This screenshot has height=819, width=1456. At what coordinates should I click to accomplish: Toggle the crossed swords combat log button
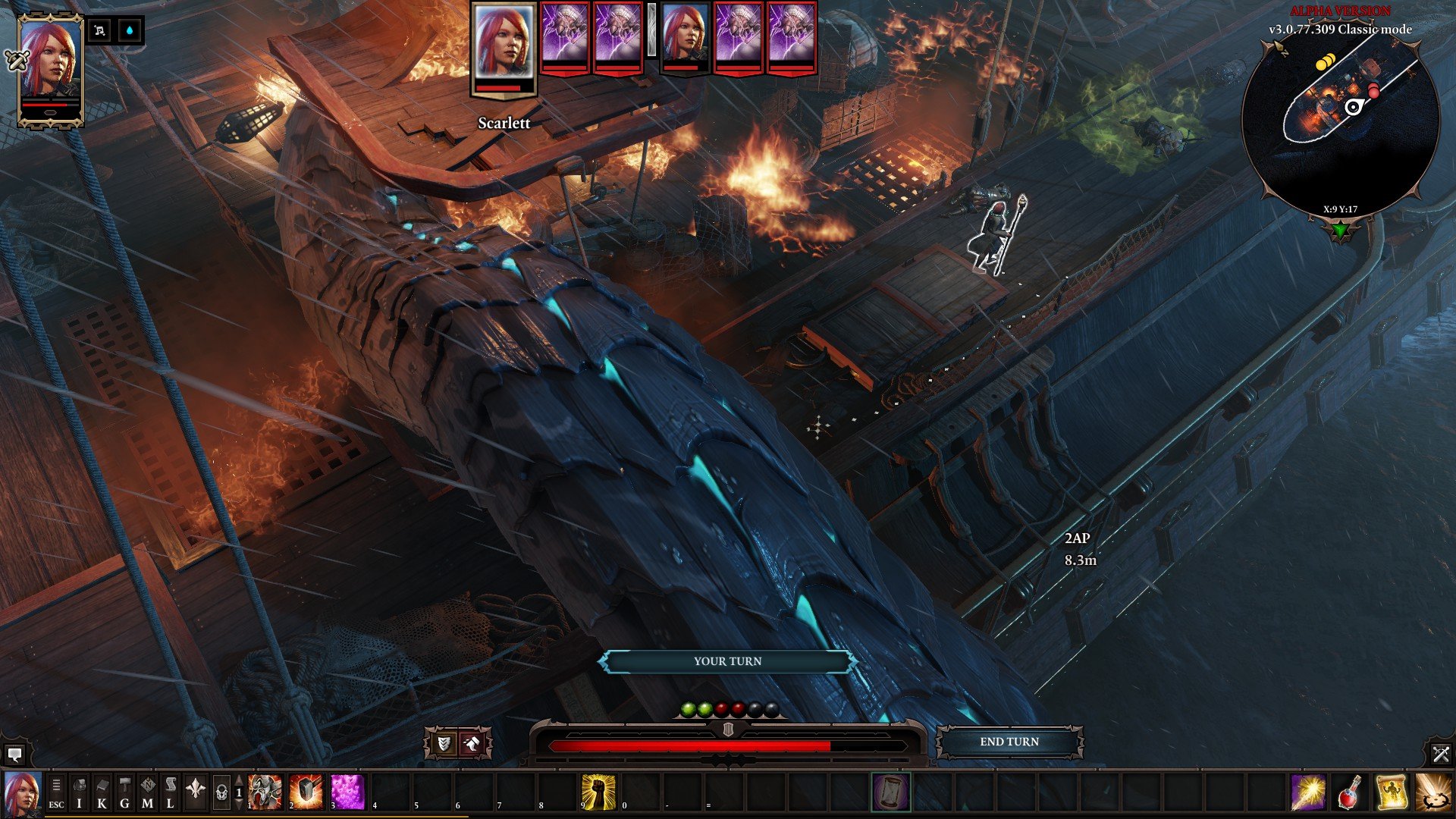1441,754
